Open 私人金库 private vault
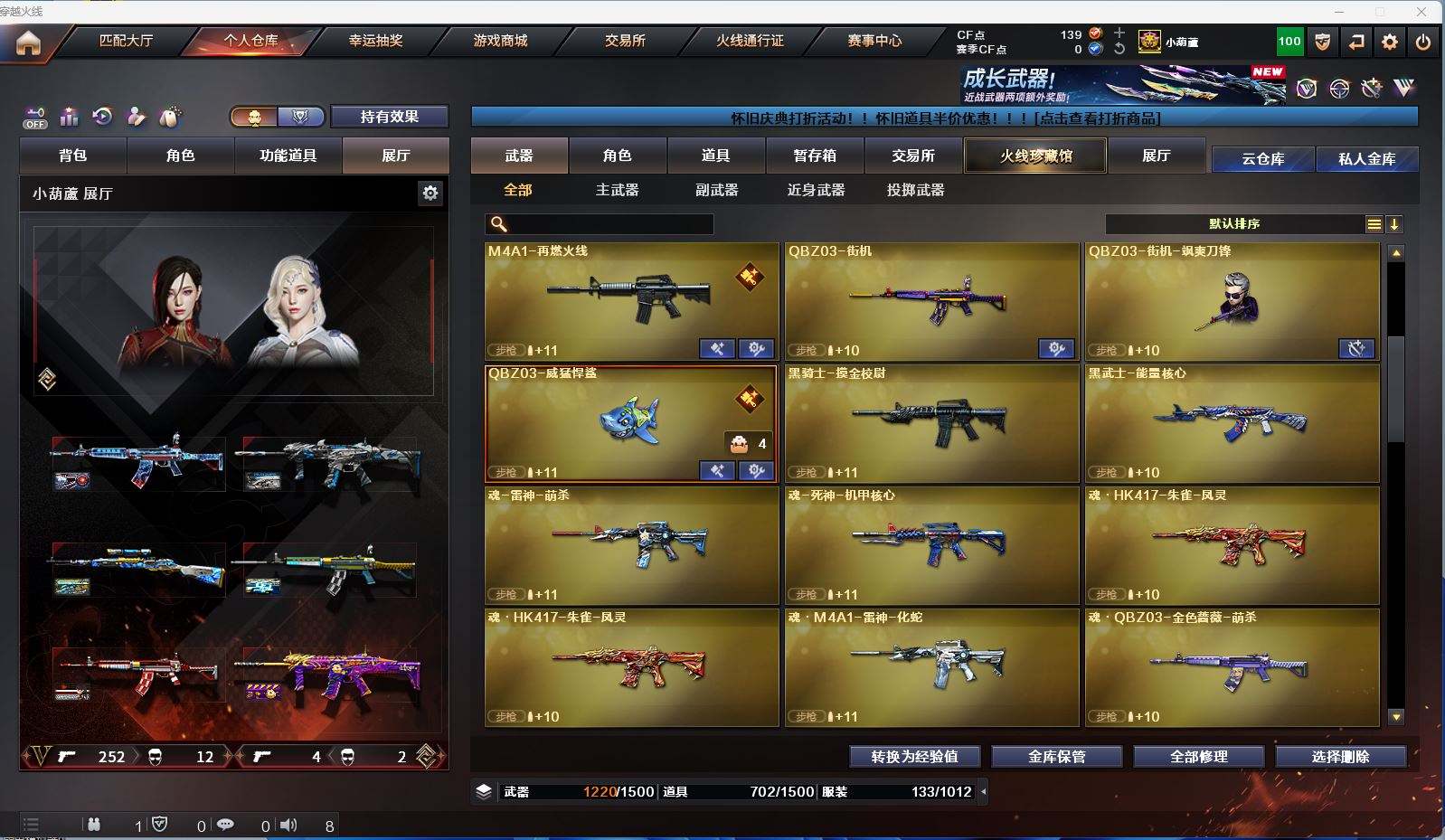Viewport: 1445px width, 840px height. tap(1366, 158)
